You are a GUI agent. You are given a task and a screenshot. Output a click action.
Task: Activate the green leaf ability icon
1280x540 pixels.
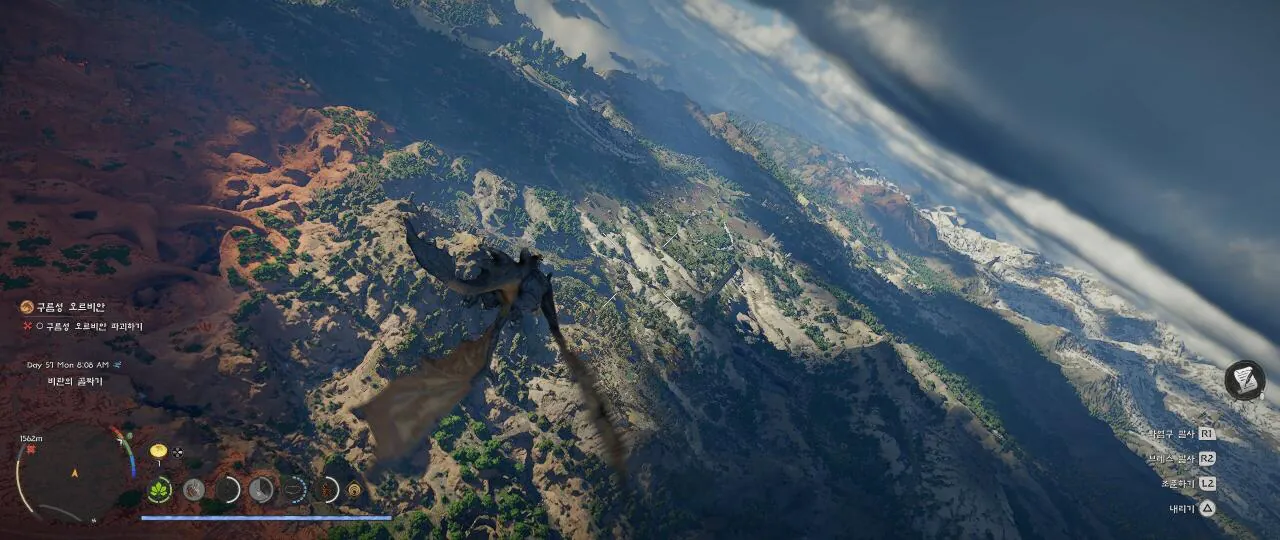[x=159, y=490]
